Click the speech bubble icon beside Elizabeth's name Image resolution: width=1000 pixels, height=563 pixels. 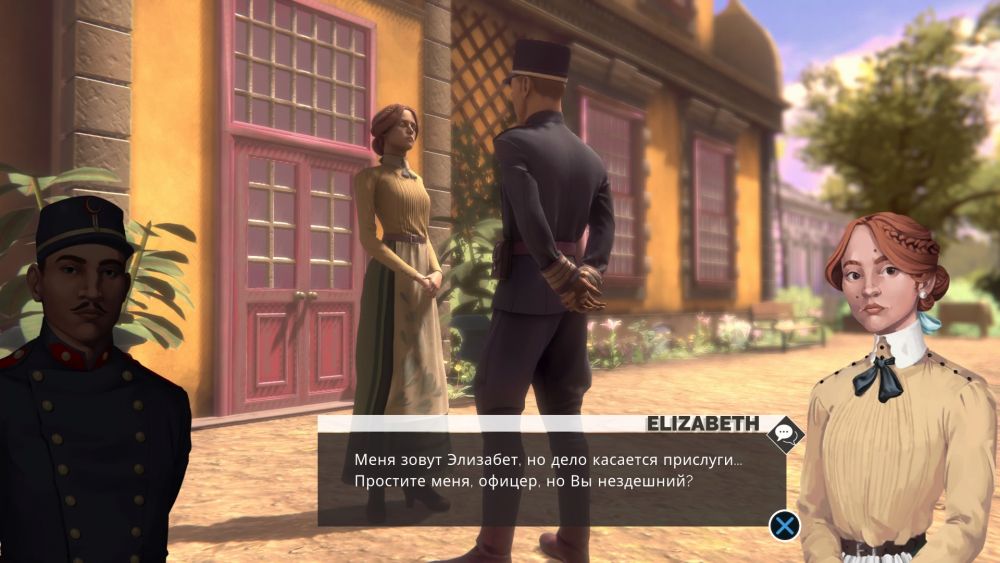pos(785,433)
